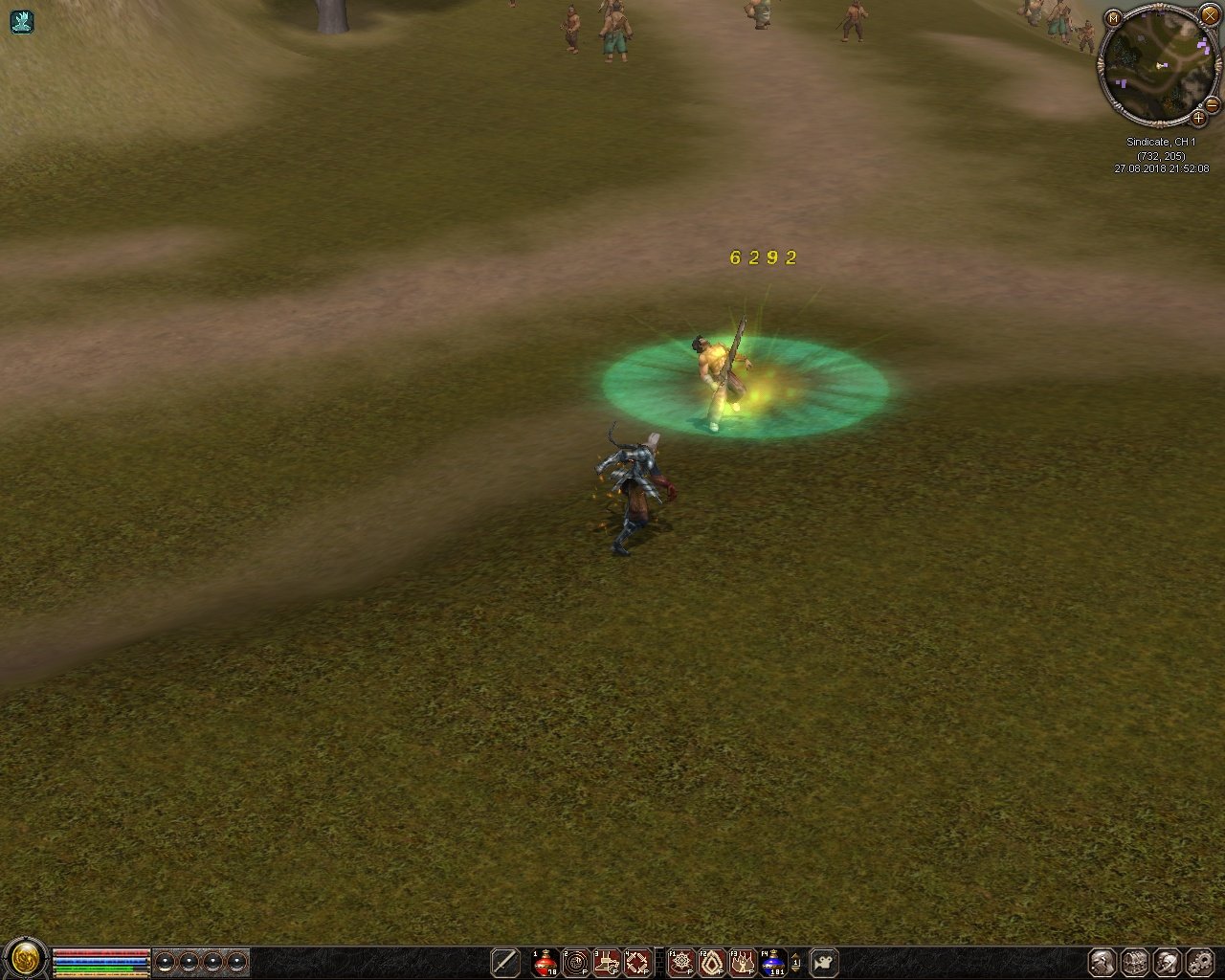This screenshot has height=980, width=1225.
Task: Open the system options gears icon
Action: pyautogui.click(x=1200, y=962)
